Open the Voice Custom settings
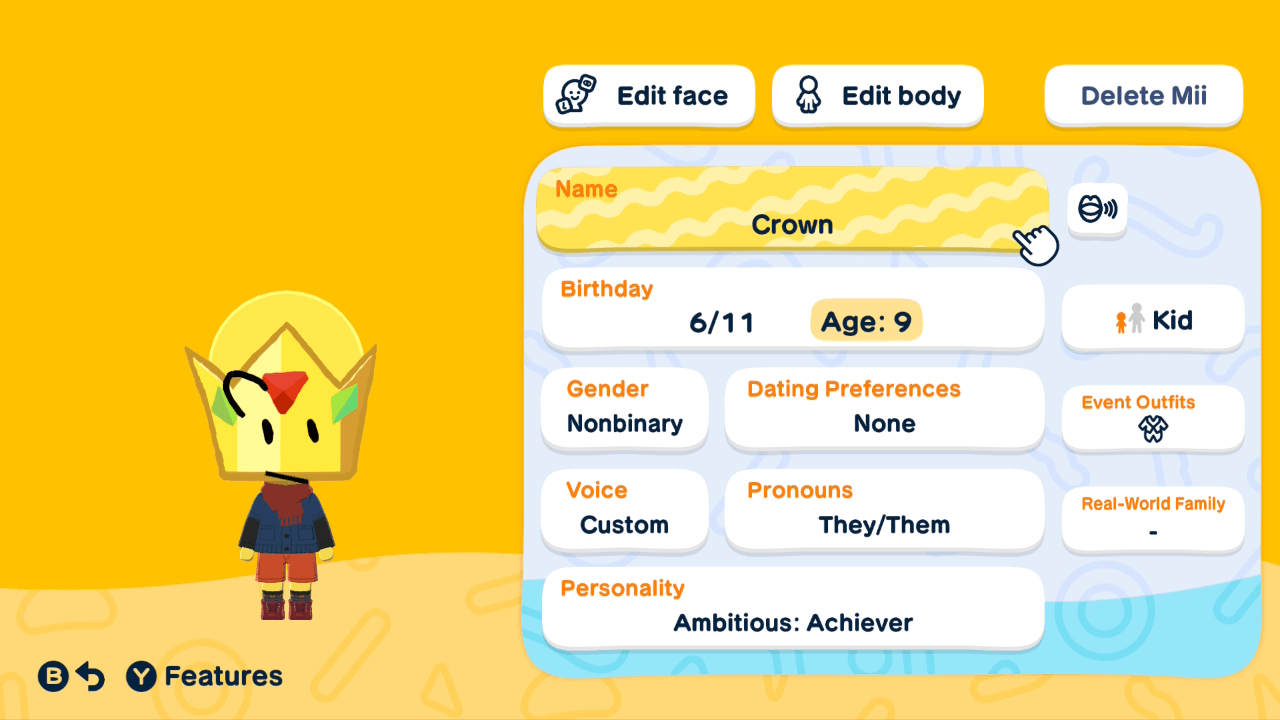Viewport: 1280px width, 720px height. pyautogui.click(x=624, y=510)
